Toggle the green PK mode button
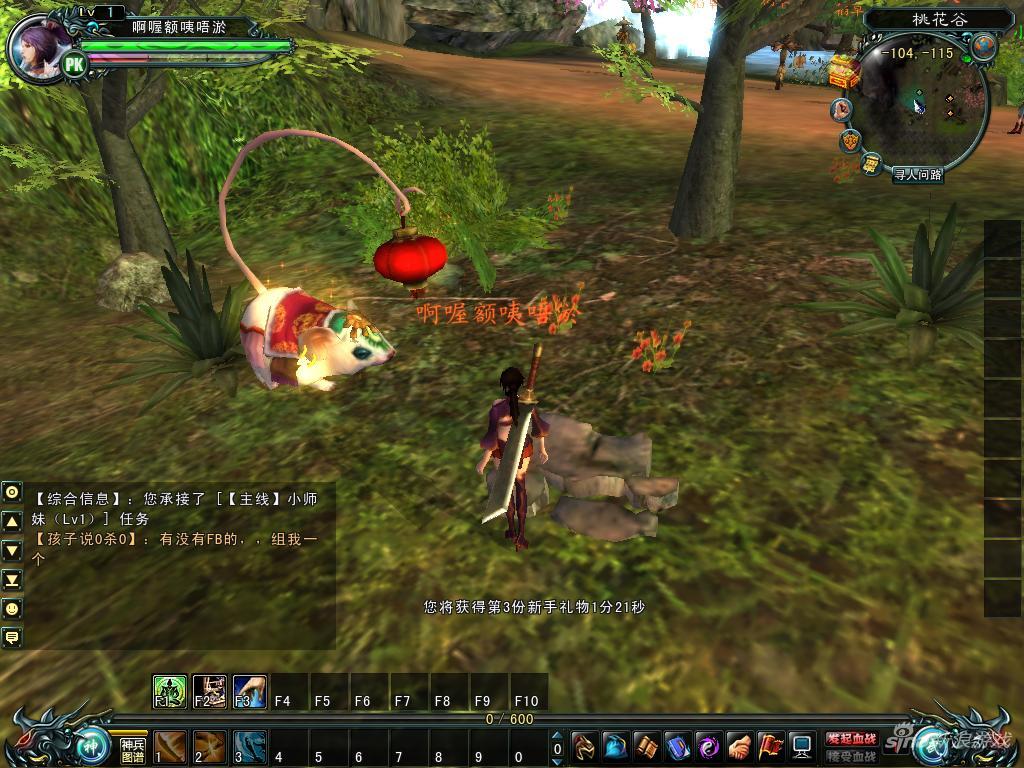 74,65
